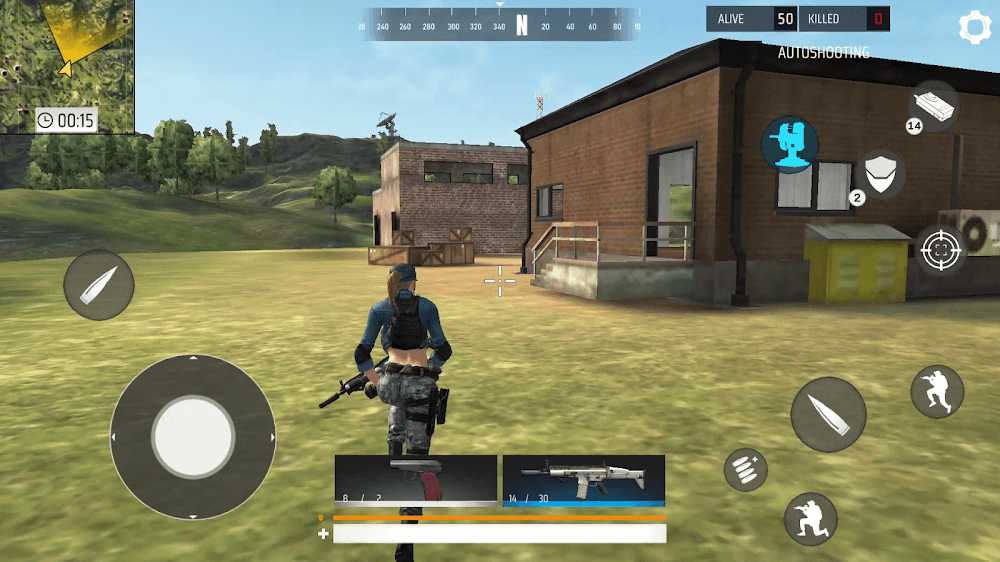The image size is (1000, 562).
Task: Toggle the blue autoshooting turret icon
Action: pyautogui.click(x=790, y=142)
